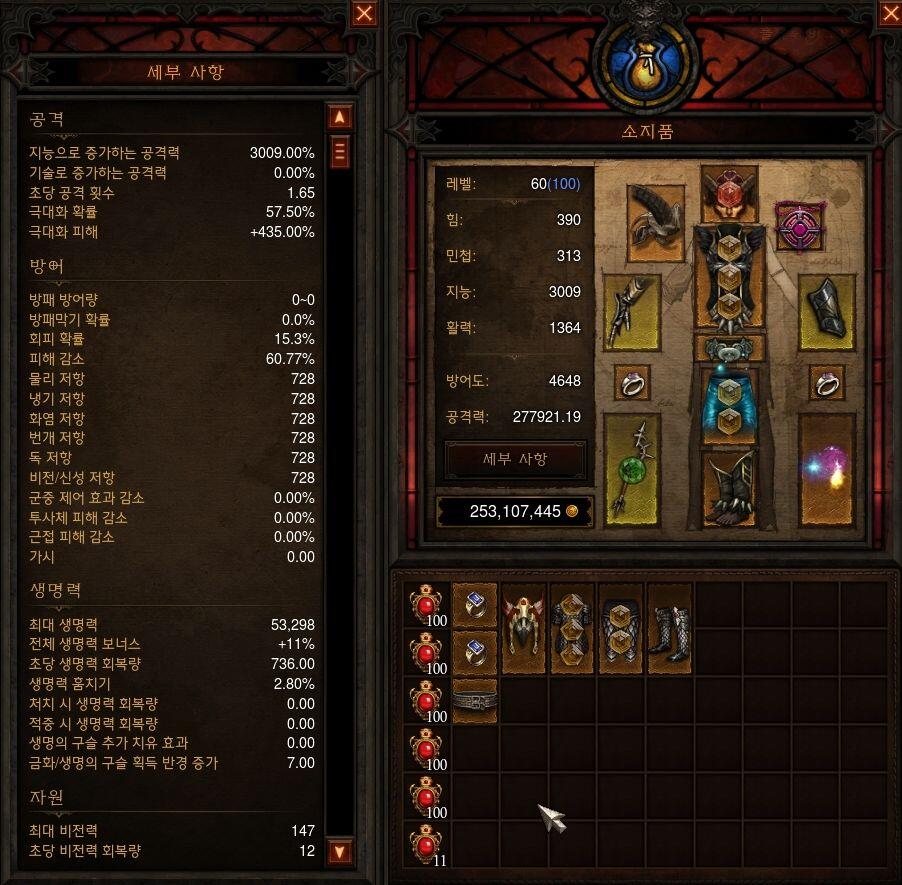
Task: Click the details scroll-up arrow
Action: (340, 117)
